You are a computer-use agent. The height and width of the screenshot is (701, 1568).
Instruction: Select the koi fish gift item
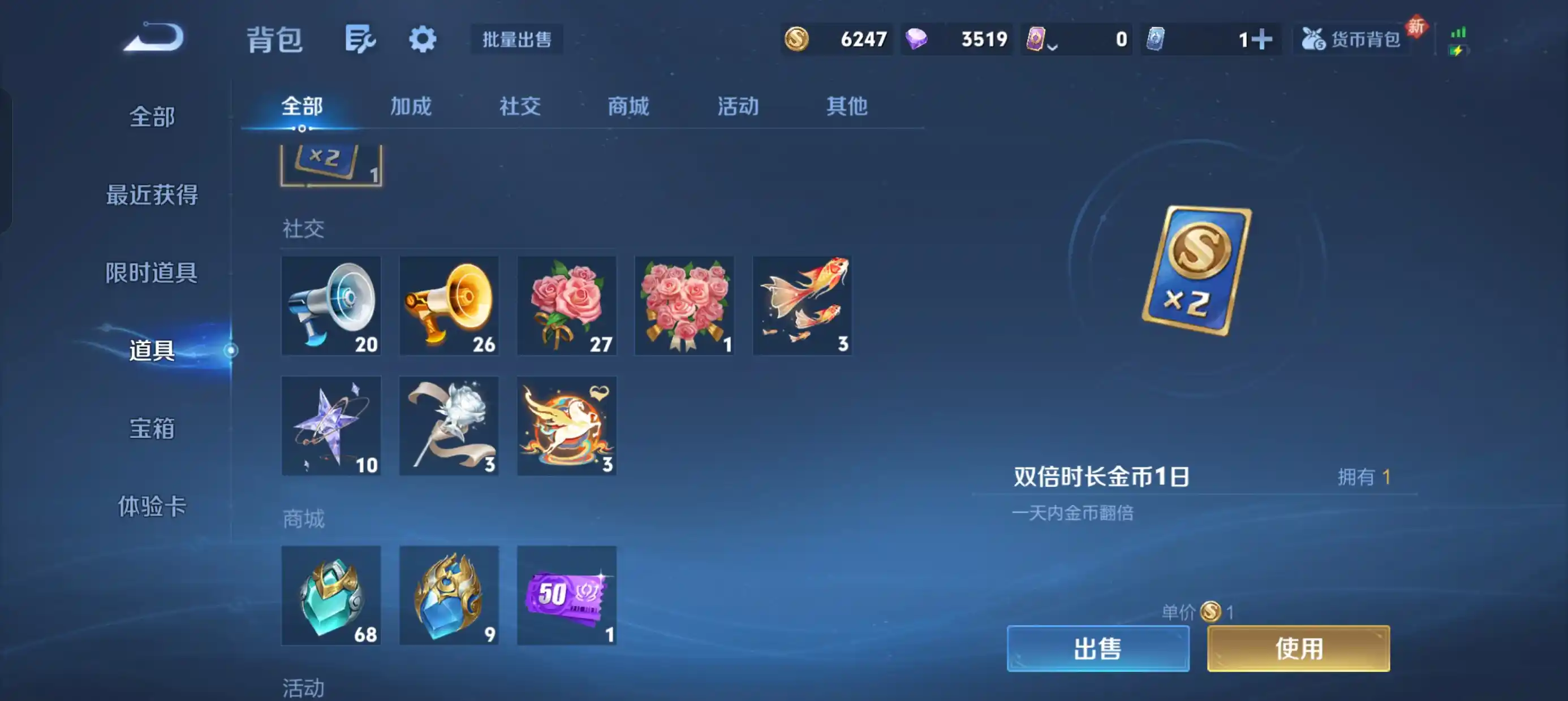coord(802,305)
